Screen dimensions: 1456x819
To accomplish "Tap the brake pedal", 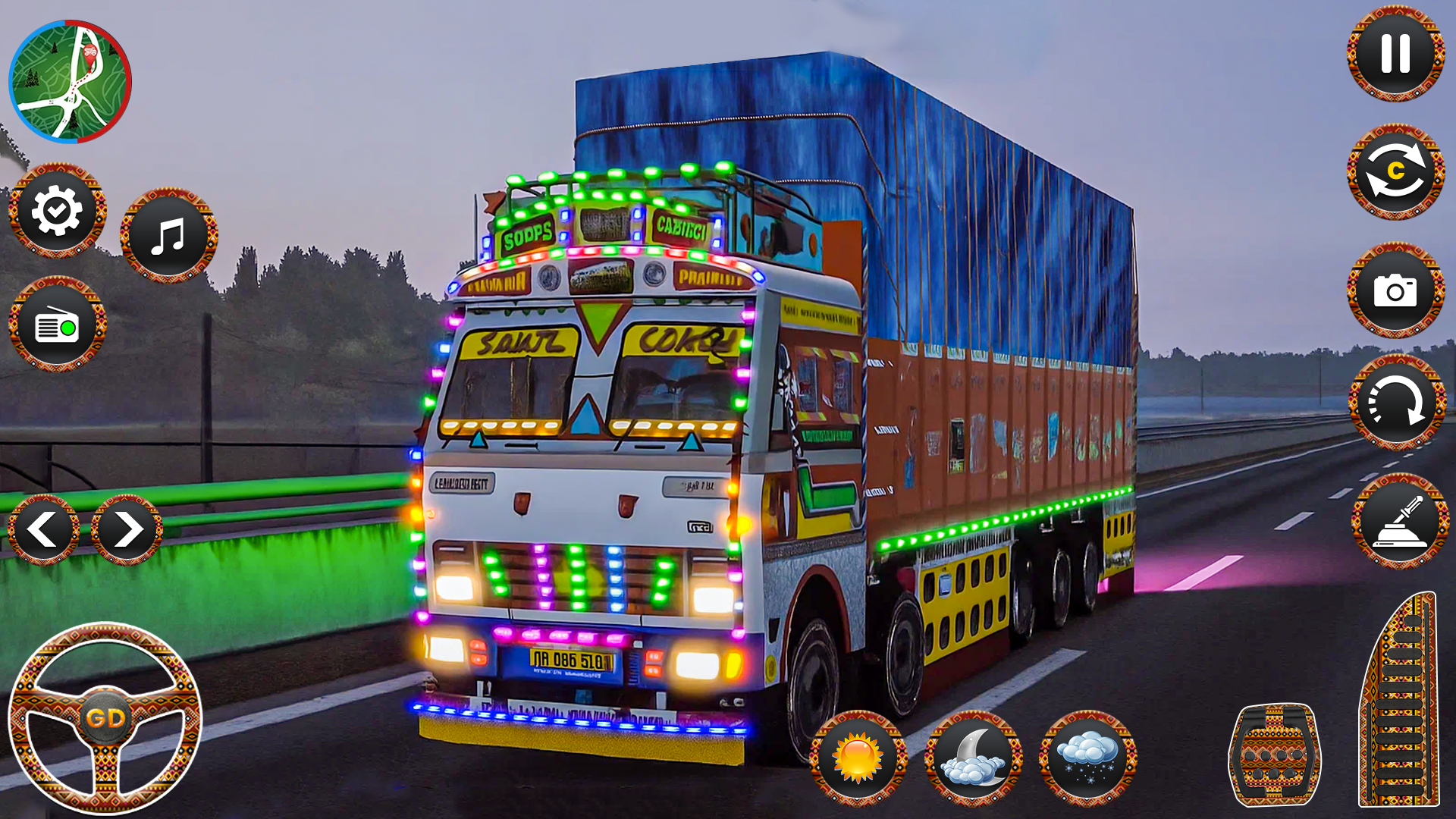I will [x=1274, y=755].
